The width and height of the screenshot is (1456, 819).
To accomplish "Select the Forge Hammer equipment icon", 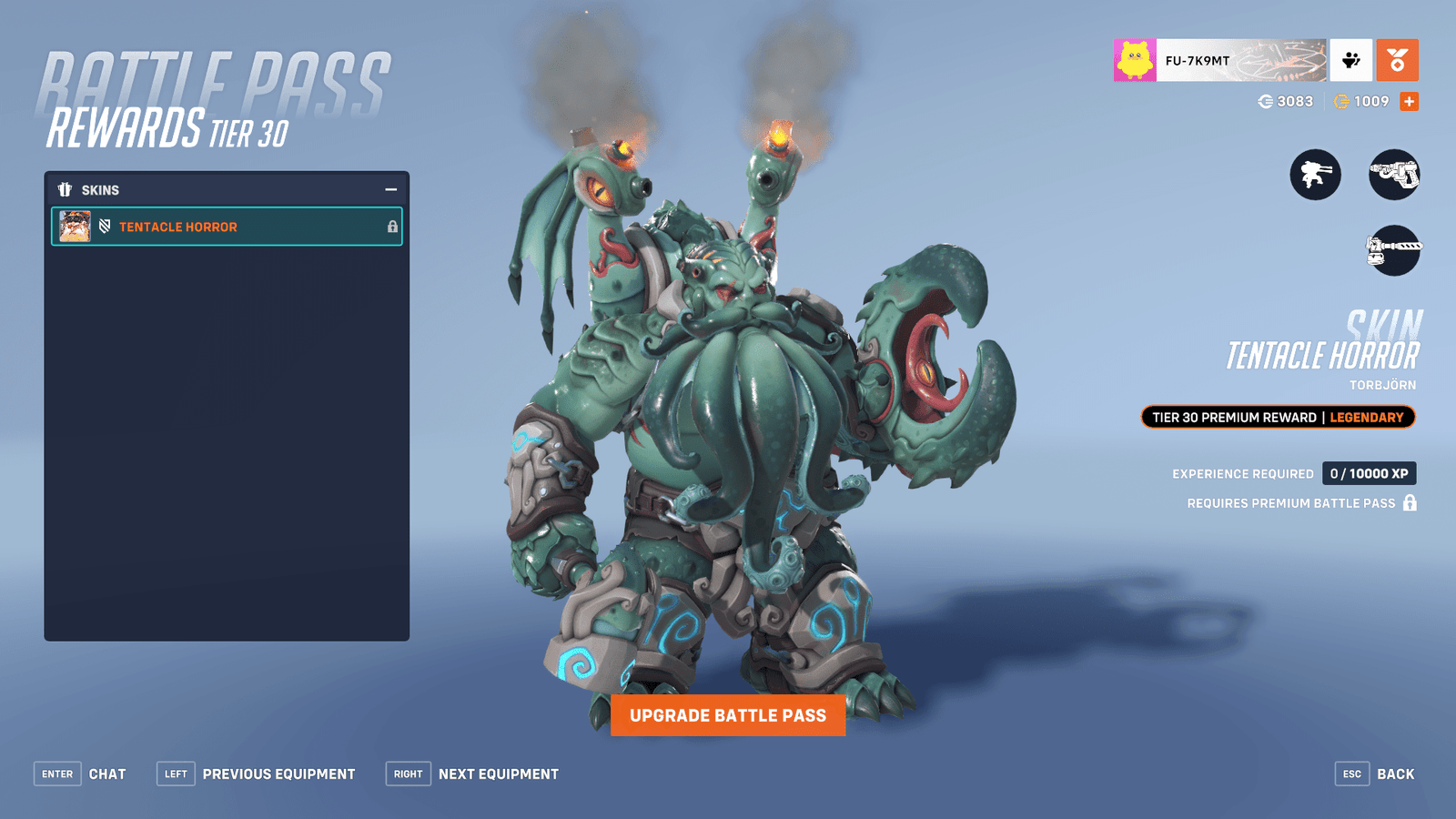I will [1394, 250].
